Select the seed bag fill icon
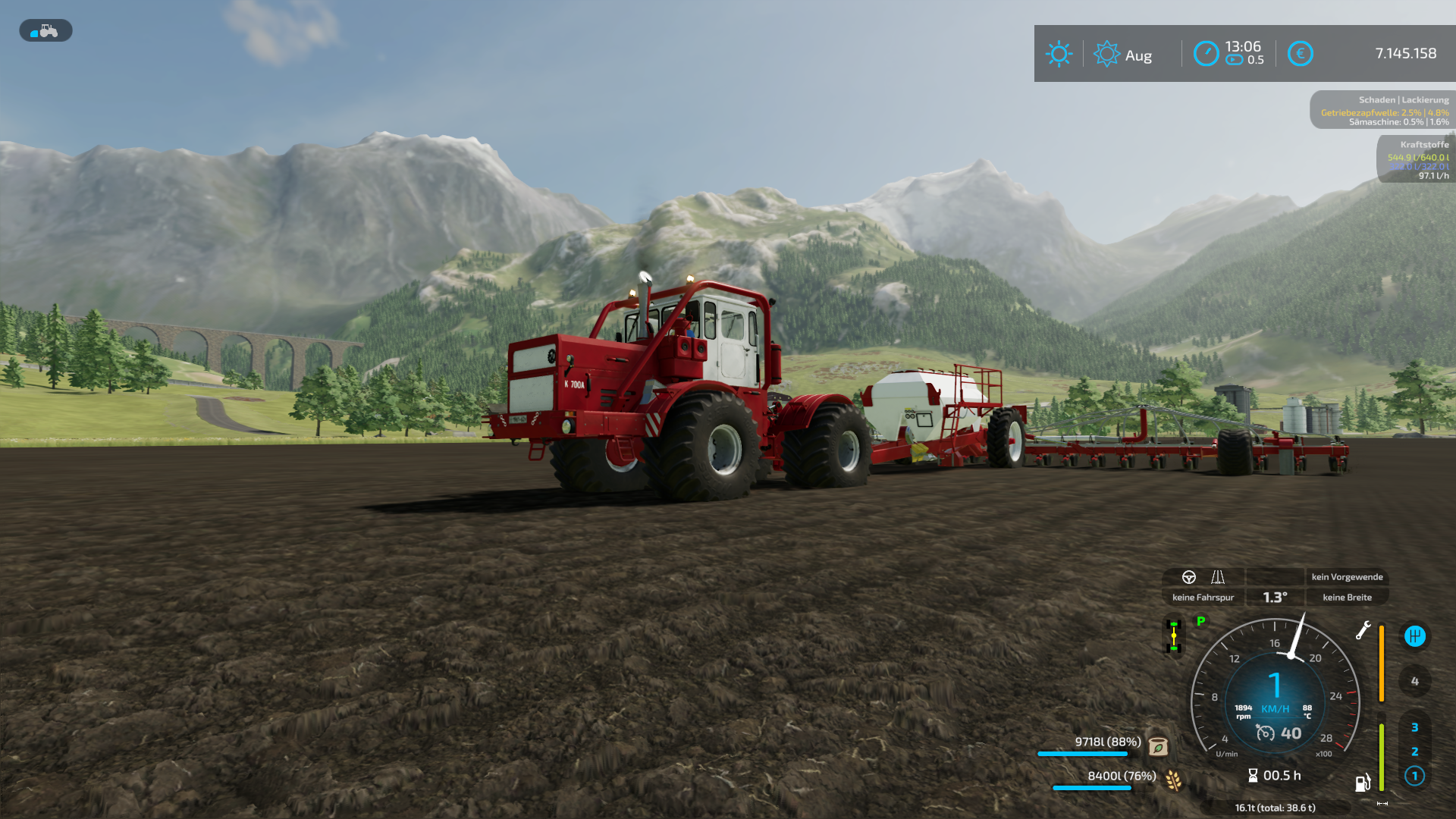 click(x=1158, y=746)
